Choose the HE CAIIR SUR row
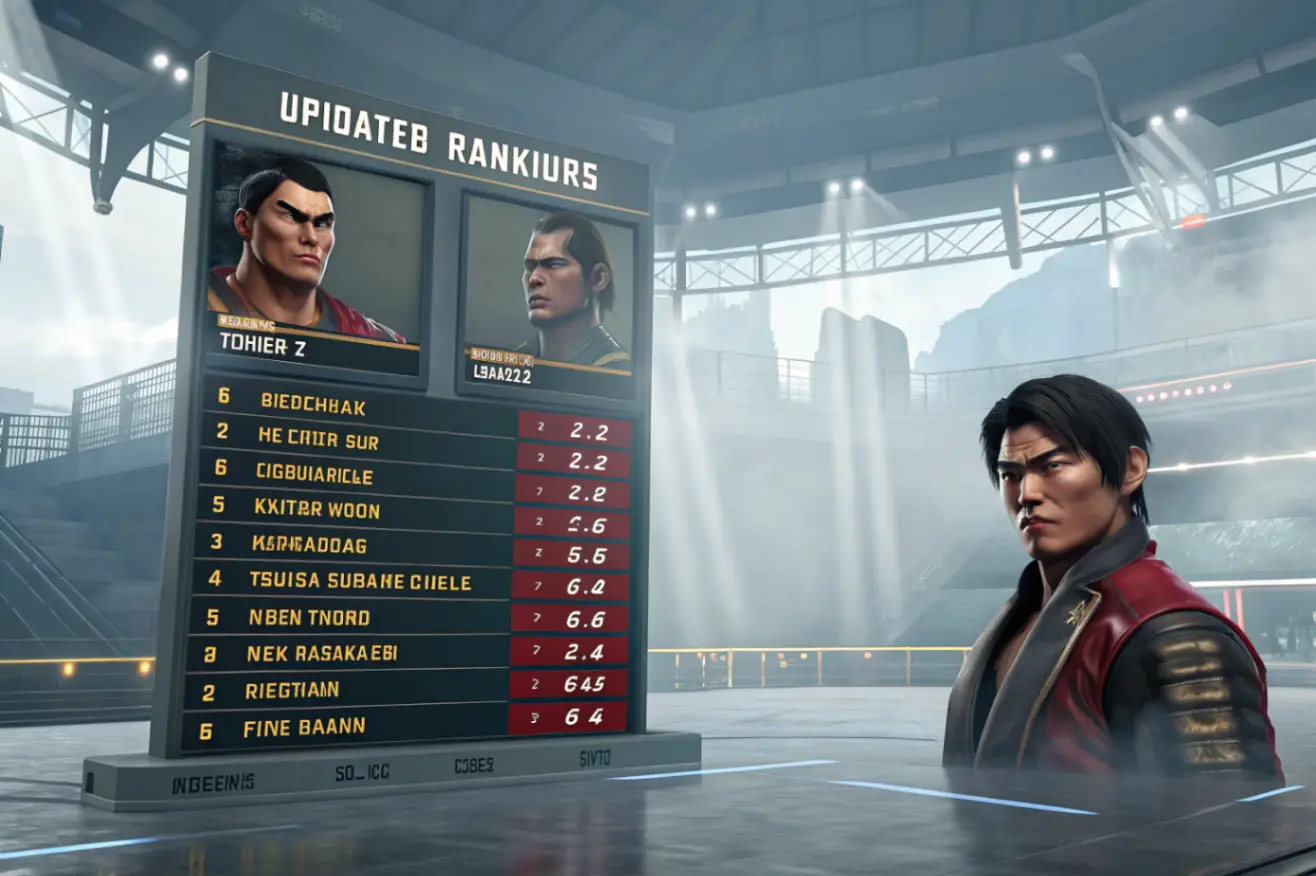Viewport: 1316px width, 876px height. point(410,437)
